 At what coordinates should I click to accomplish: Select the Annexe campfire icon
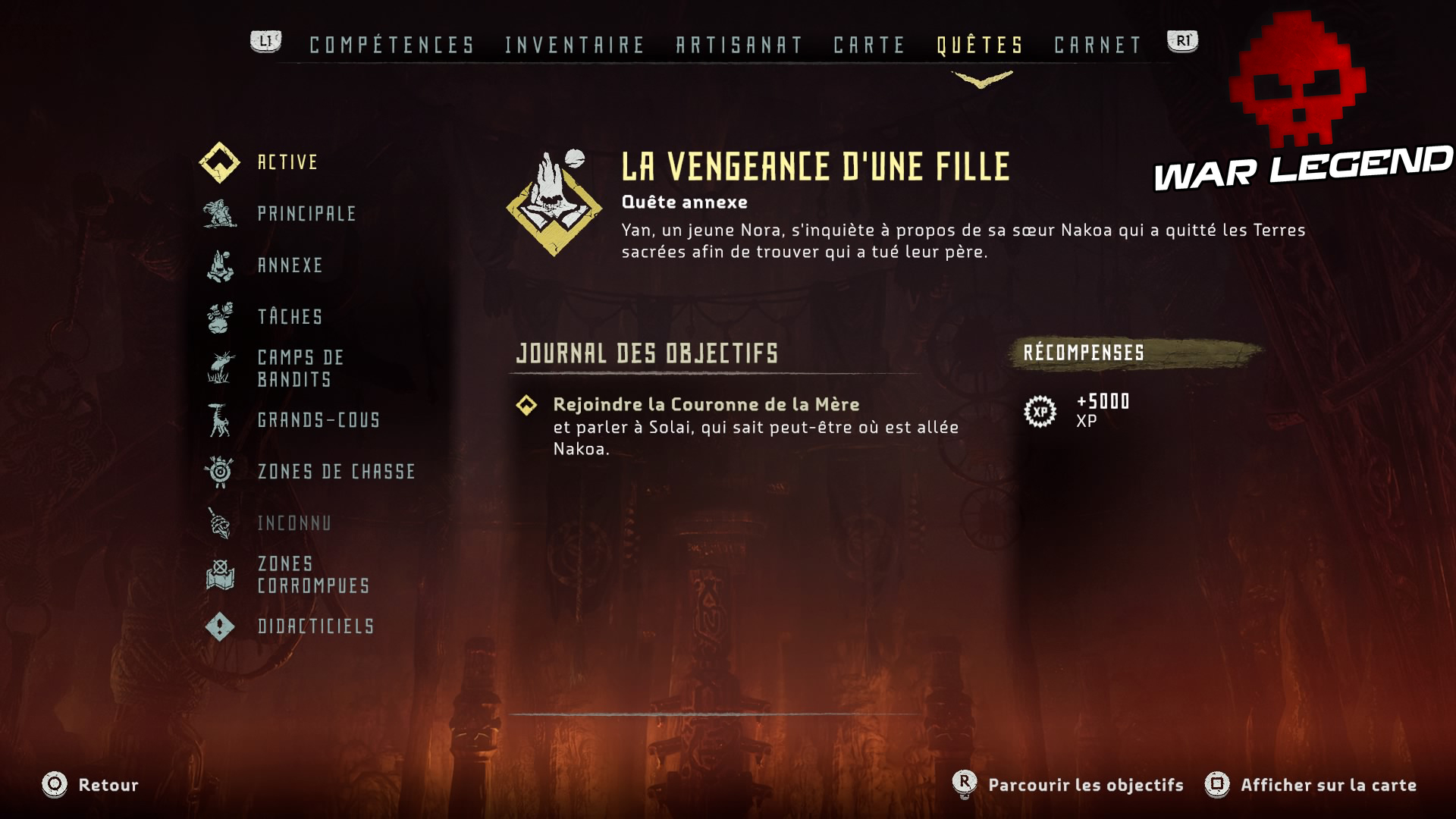point(218,266)
